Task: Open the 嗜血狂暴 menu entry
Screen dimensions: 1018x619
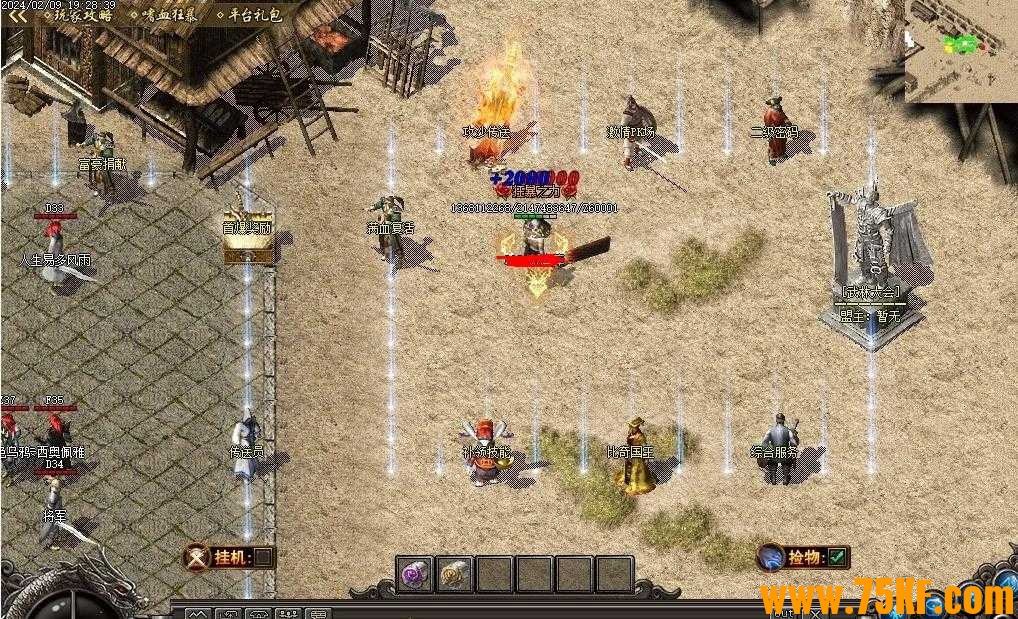Action: [167, 16]
